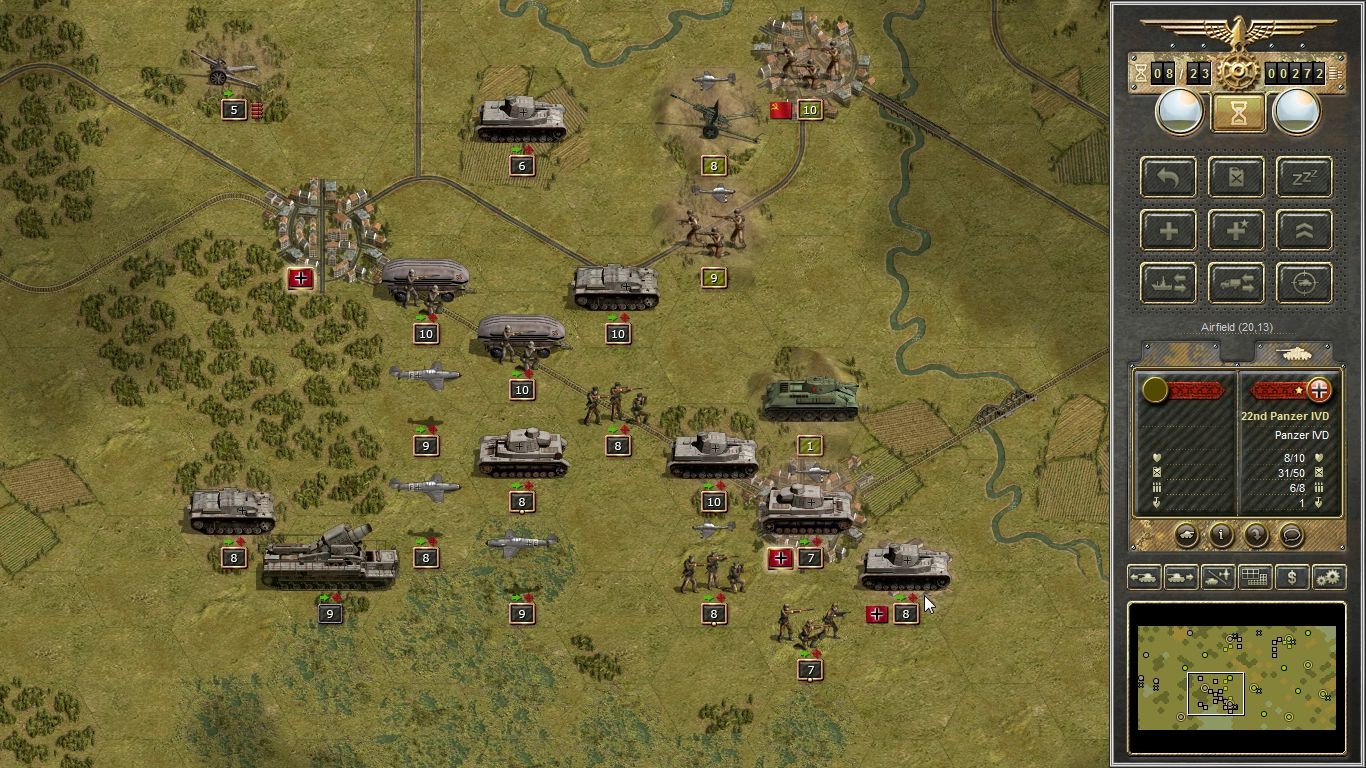Toggle truck transport mount button
The image size is (1366, 768).
[x=1236, y=284]
